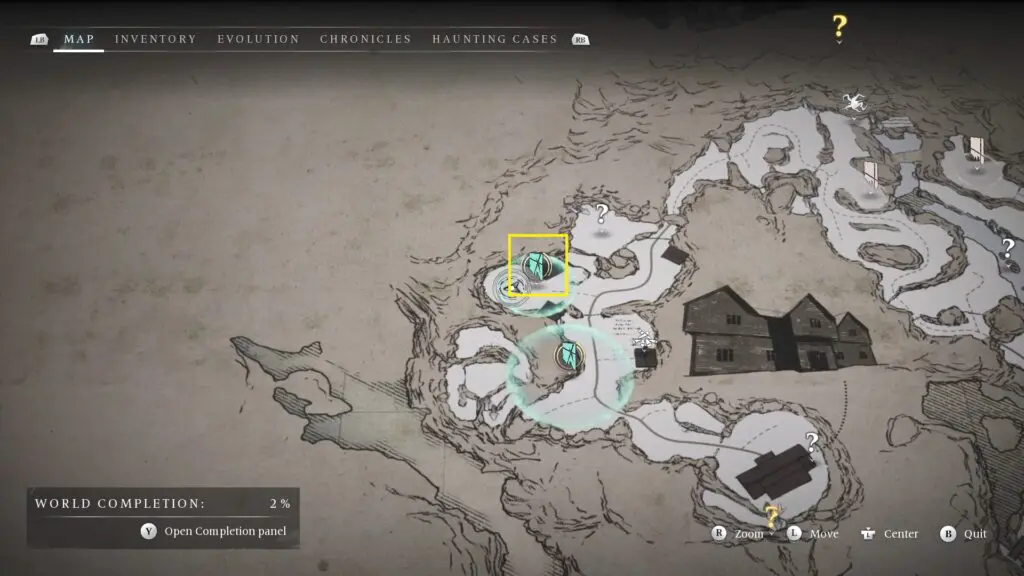Select the Map tab
The image size is (1024, 576).
(79, 39)
